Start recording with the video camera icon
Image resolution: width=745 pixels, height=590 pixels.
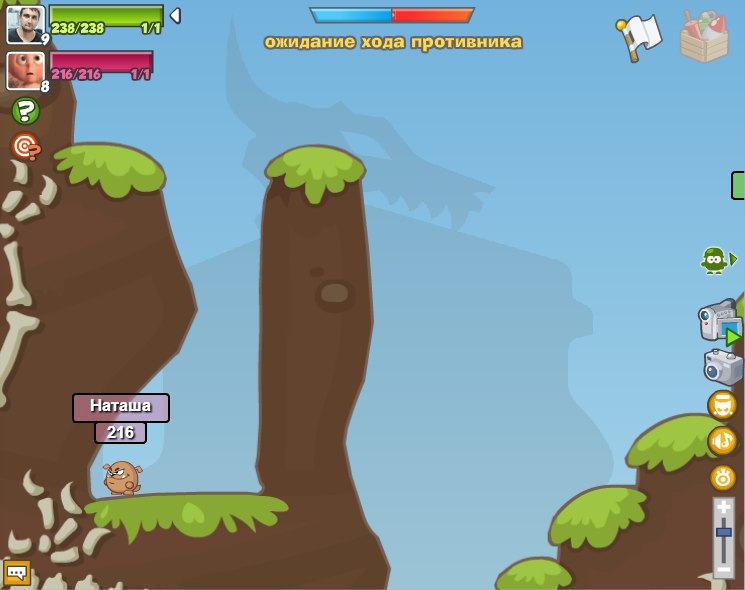719,322
